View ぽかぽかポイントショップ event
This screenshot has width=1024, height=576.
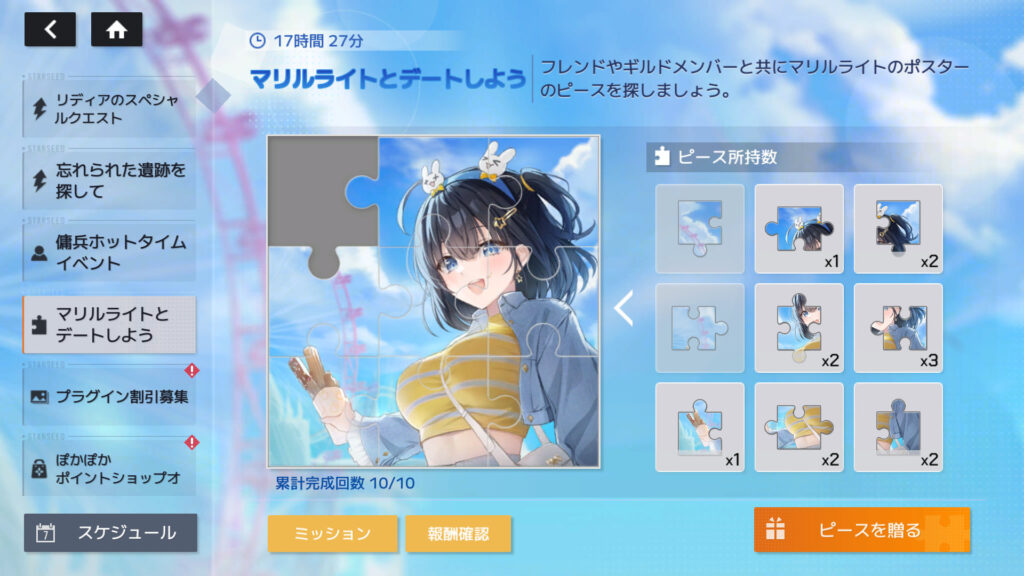click(109, 466)
